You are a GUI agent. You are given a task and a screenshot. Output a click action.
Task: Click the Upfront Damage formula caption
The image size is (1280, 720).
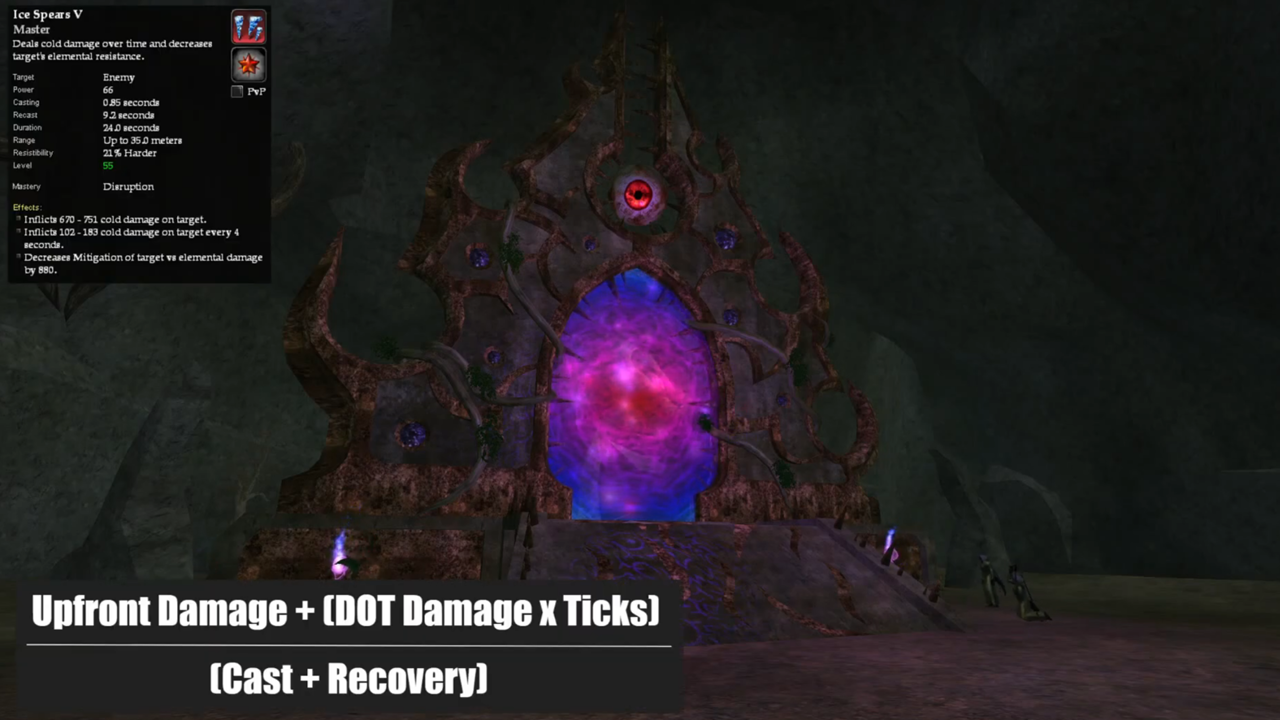coord(344,610)
